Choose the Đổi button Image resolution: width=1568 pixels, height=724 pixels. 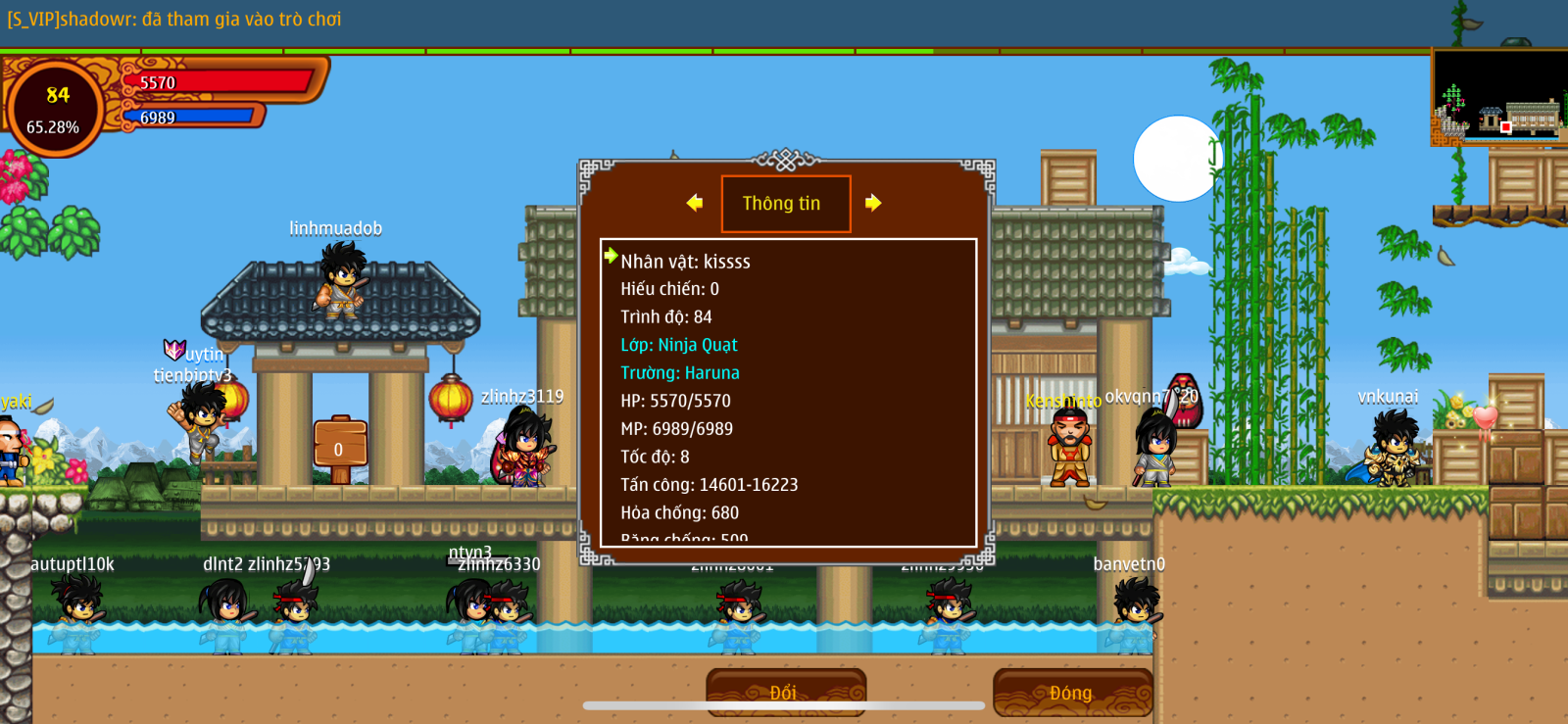coord(785,692)
